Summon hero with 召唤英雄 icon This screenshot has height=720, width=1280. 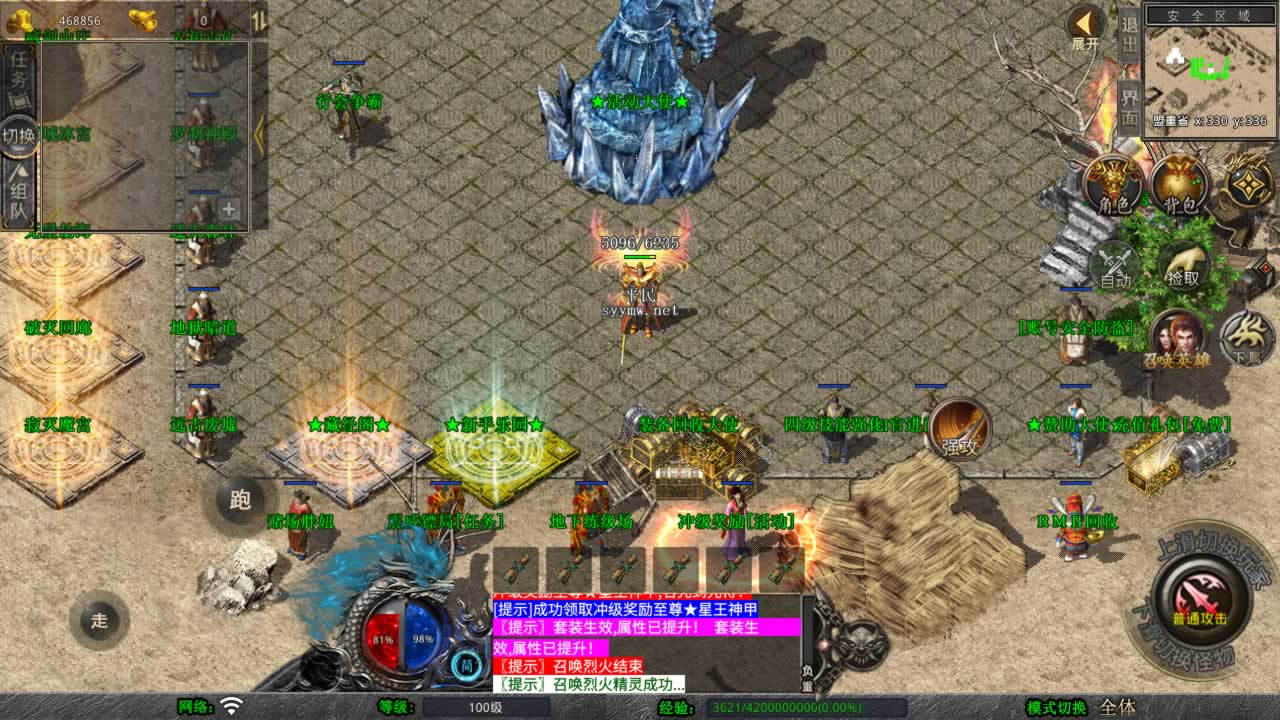[x=1176, y=339]
